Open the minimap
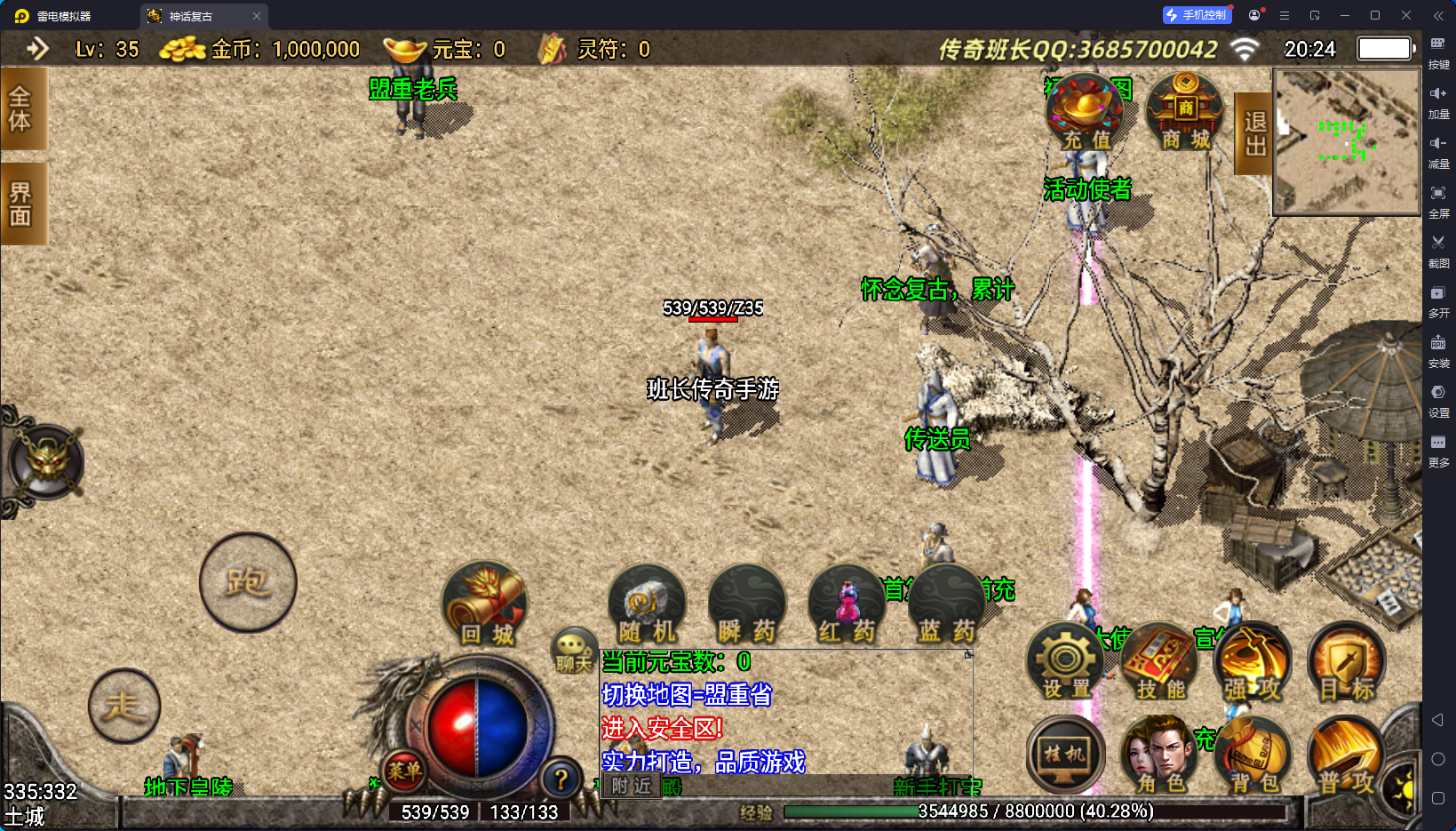 (x=1346, y=141)
